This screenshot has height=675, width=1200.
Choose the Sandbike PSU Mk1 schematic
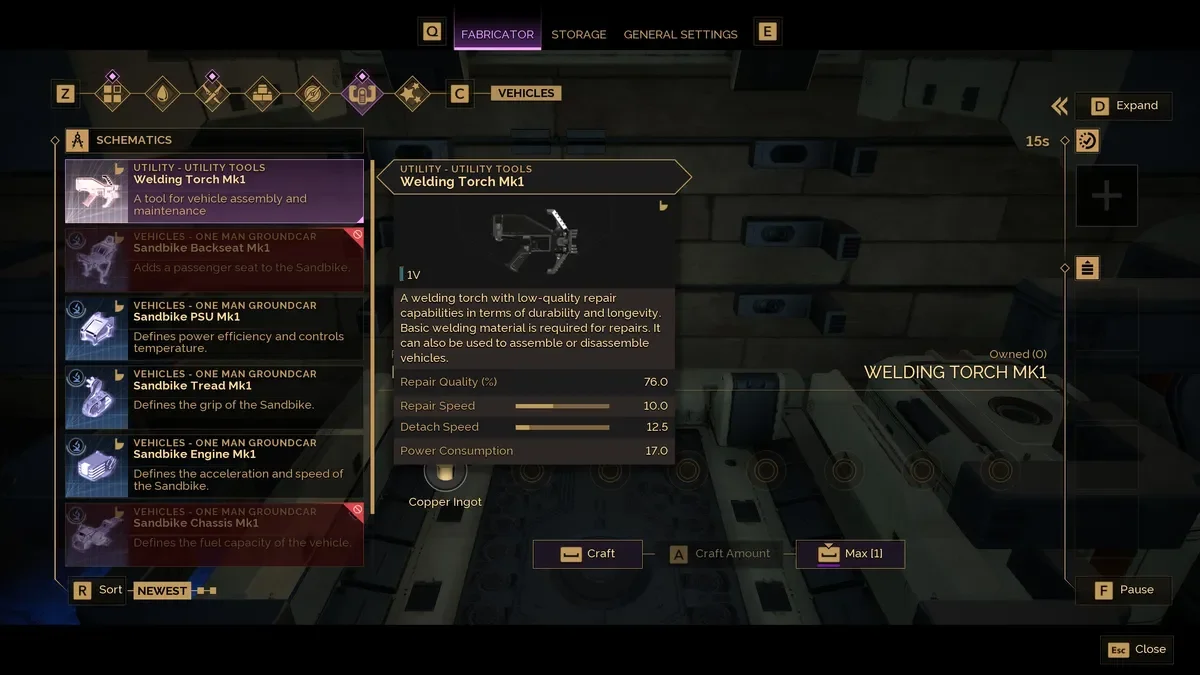(214, 328)
